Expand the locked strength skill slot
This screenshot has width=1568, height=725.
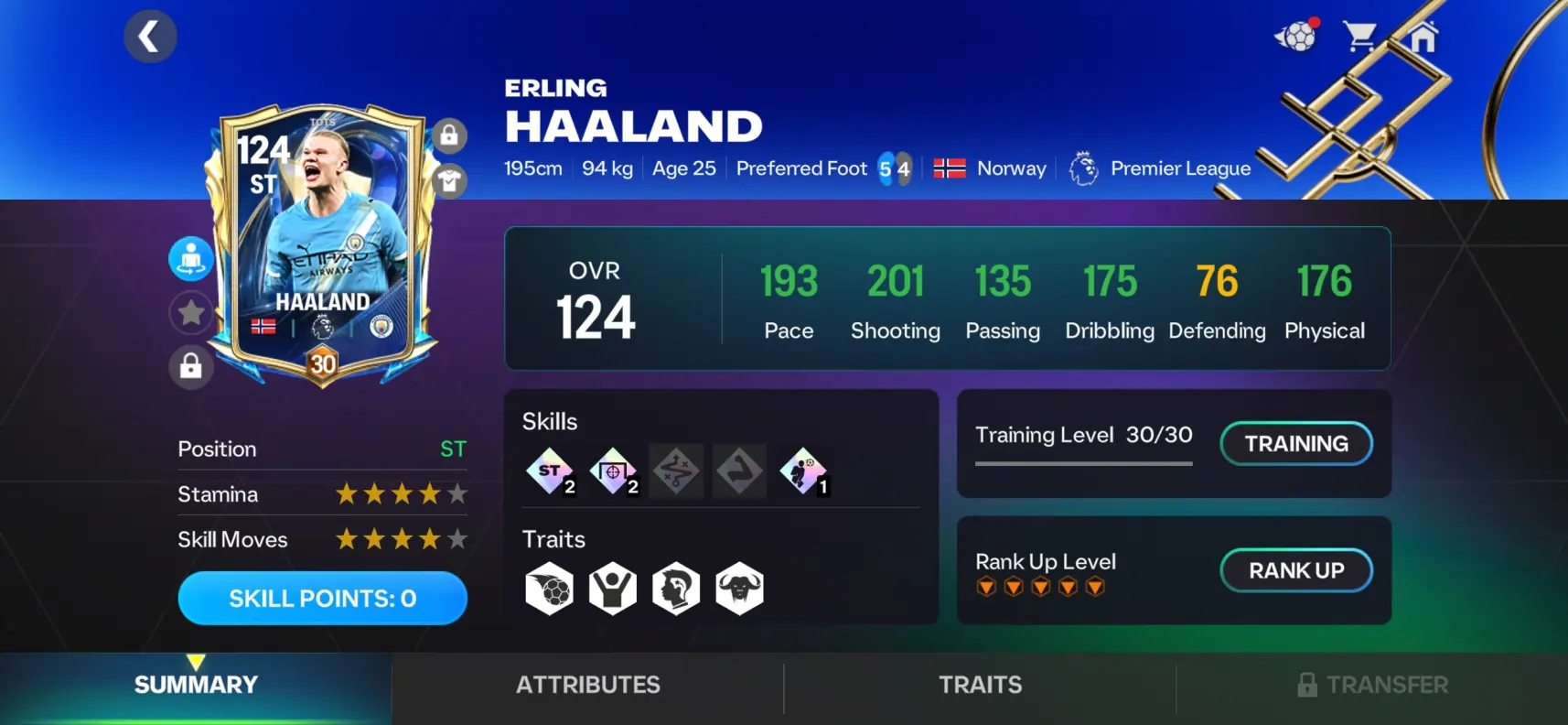tap(739, 471)
